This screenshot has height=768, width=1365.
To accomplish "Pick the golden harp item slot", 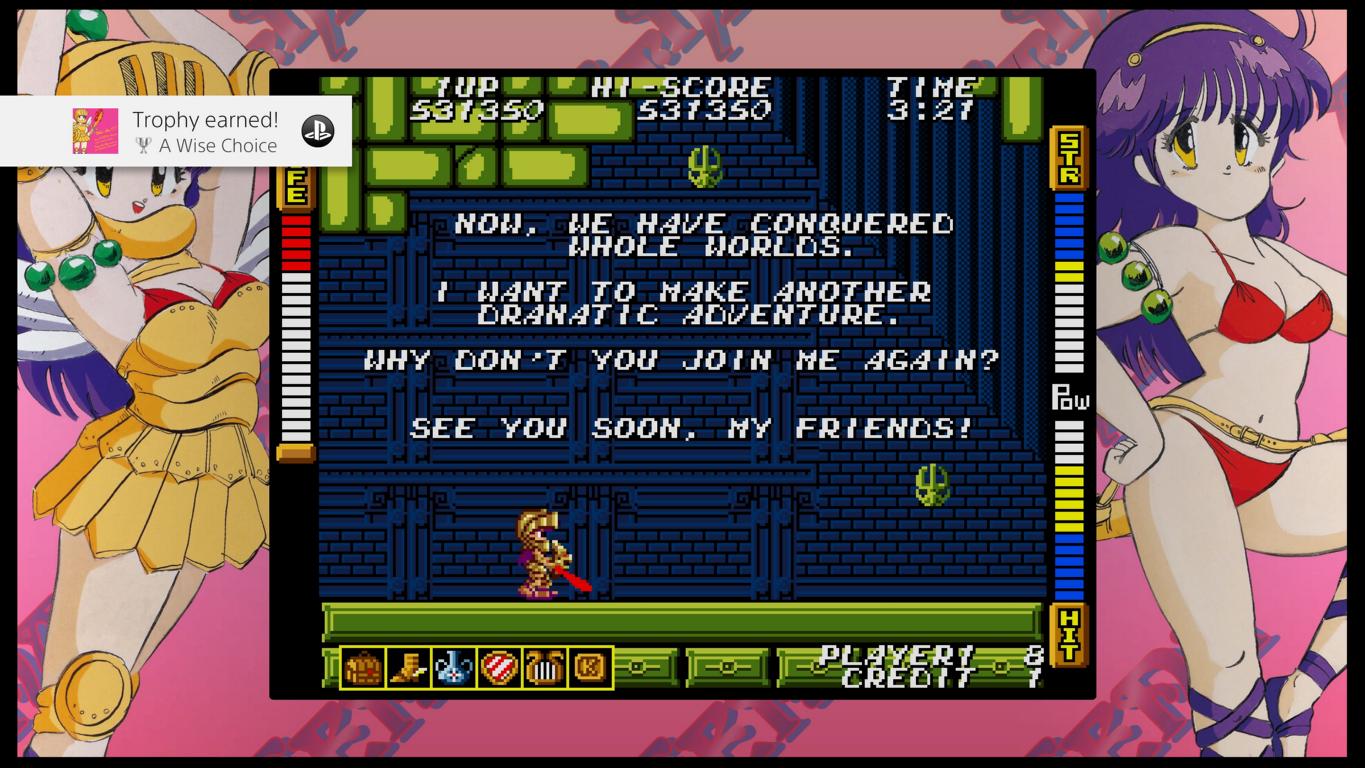I will click(544, 668).
